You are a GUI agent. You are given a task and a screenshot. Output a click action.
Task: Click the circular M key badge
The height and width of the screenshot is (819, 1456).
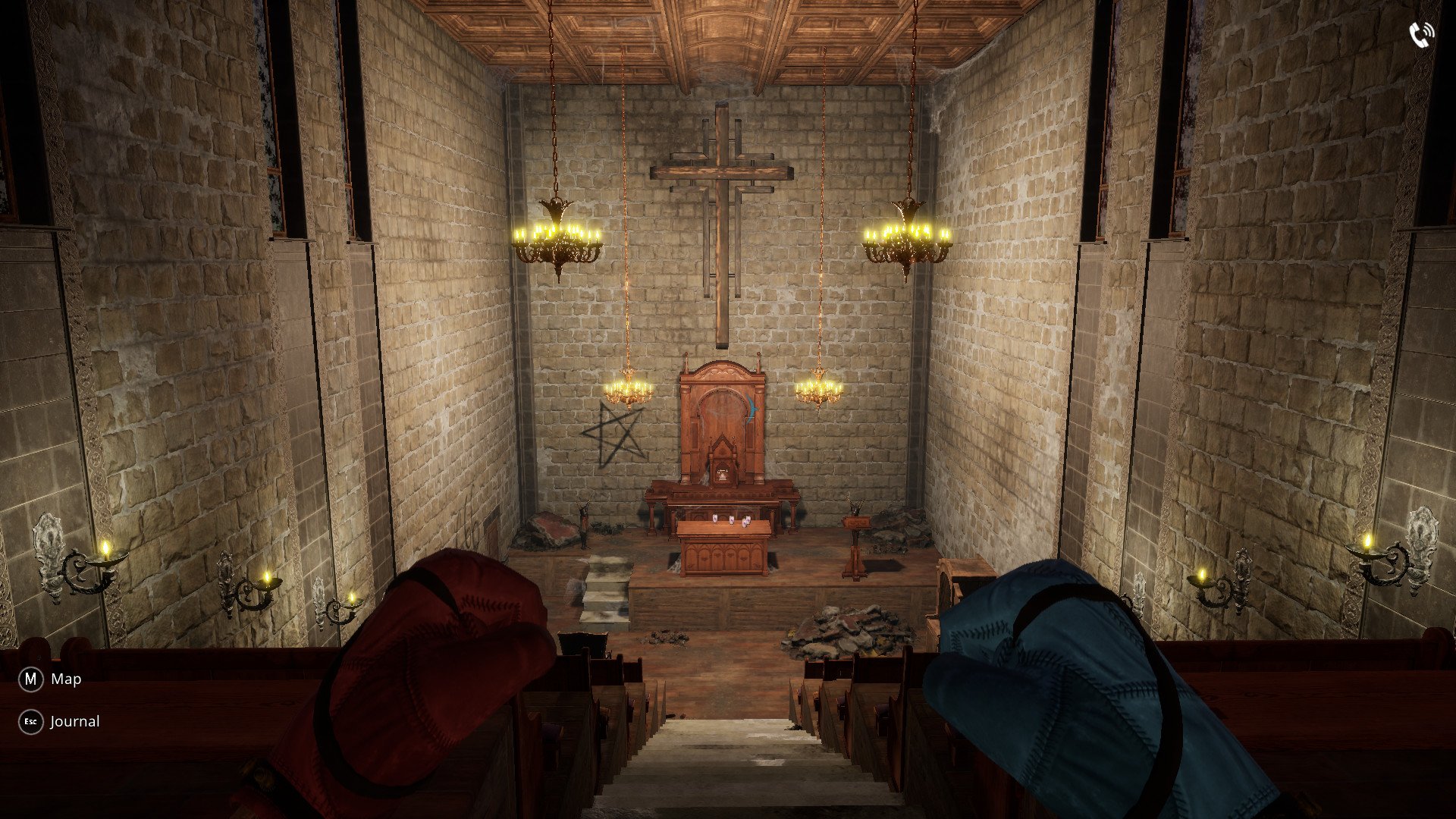click(x=30, y=679)
